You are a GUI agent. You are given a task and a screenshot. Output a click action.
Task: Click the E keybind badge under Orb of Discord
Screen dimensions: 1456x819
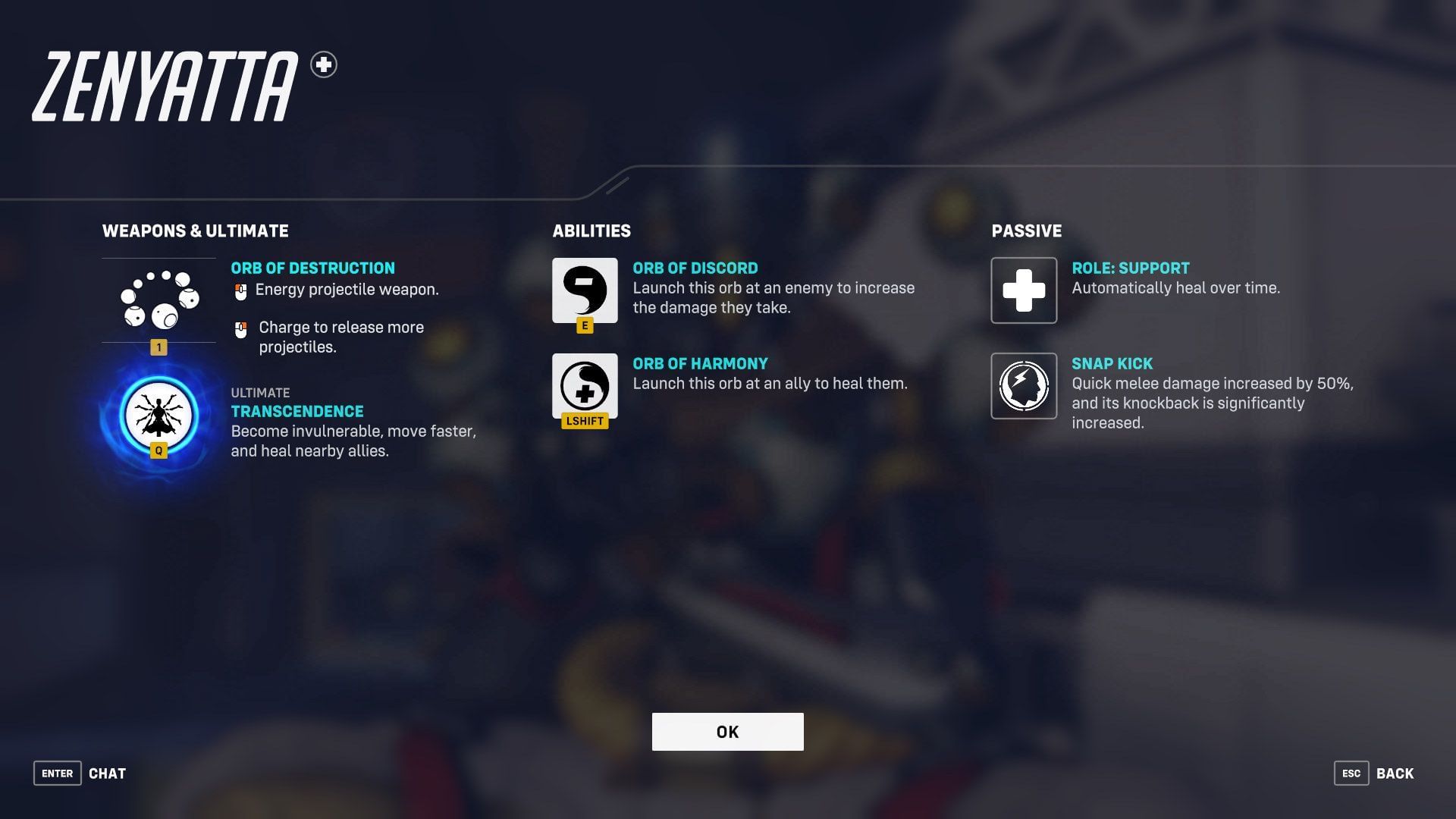click(584, 326)
